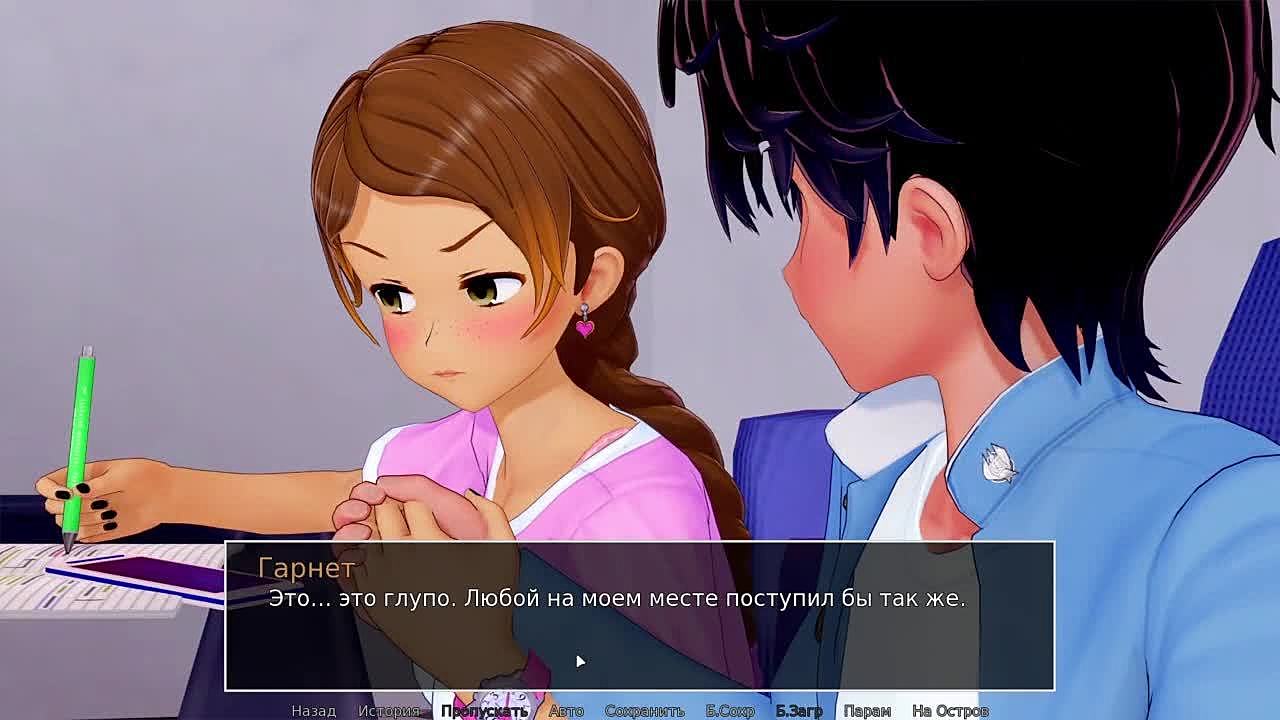Enable Авто auto-advance mode
The image size is (1280, 720).
tap(566, 711)
